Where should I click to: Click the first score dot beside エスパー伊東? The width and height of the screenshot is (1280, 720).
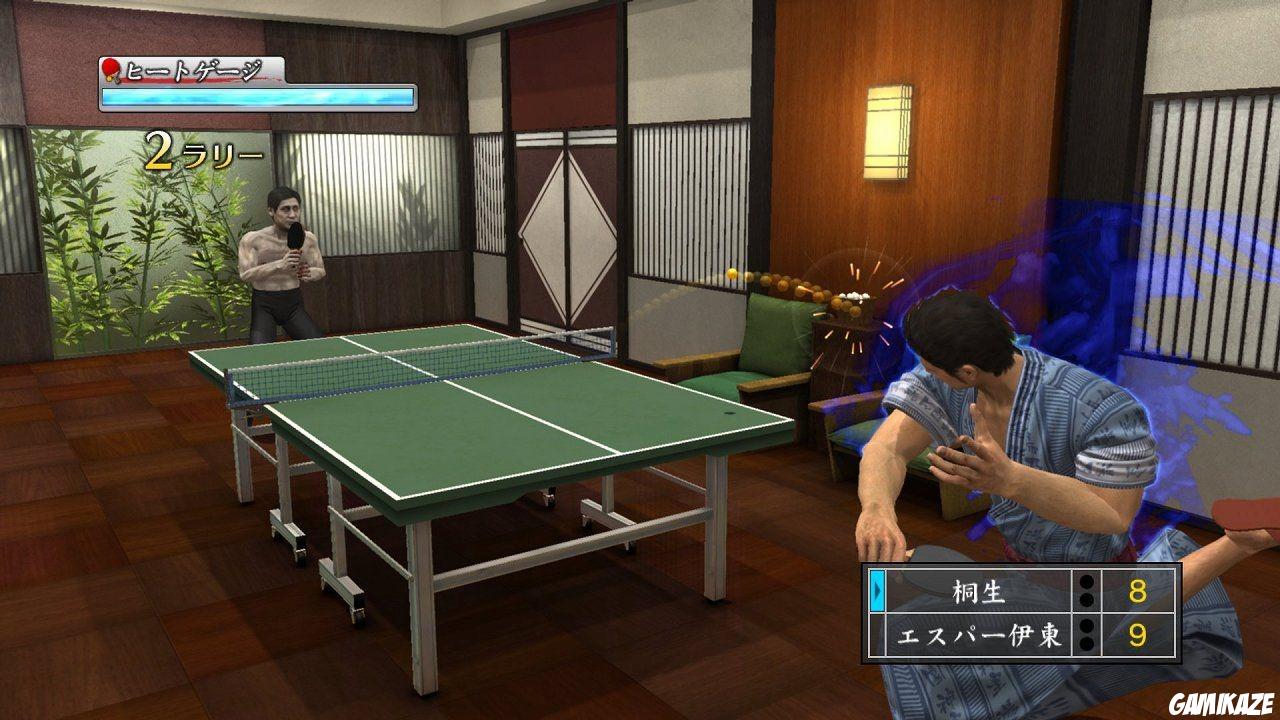click(1086, 626)
